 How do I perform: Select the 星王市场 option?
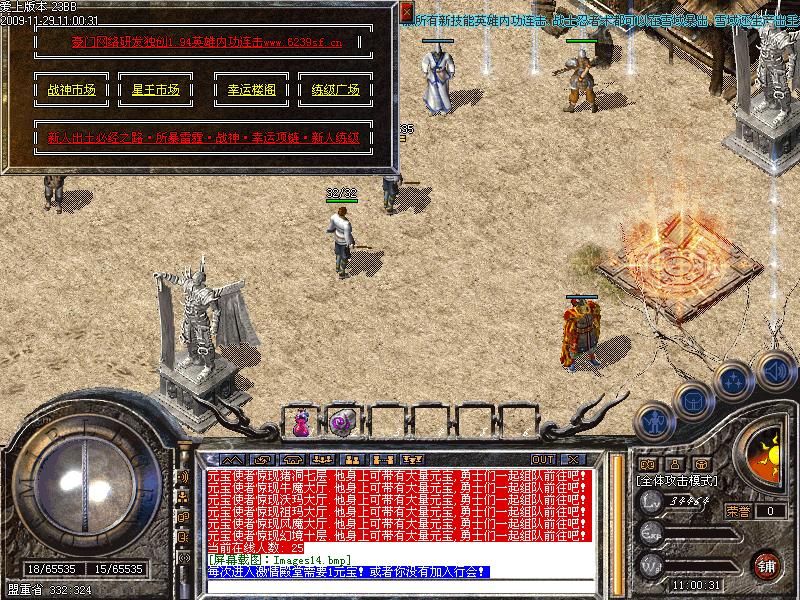pos(156,90)
